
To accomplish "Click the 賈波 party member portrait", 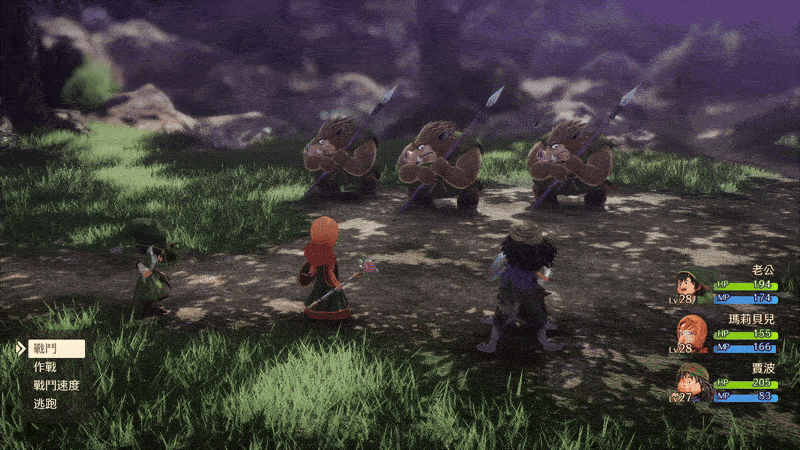I will tap(690, 382).
